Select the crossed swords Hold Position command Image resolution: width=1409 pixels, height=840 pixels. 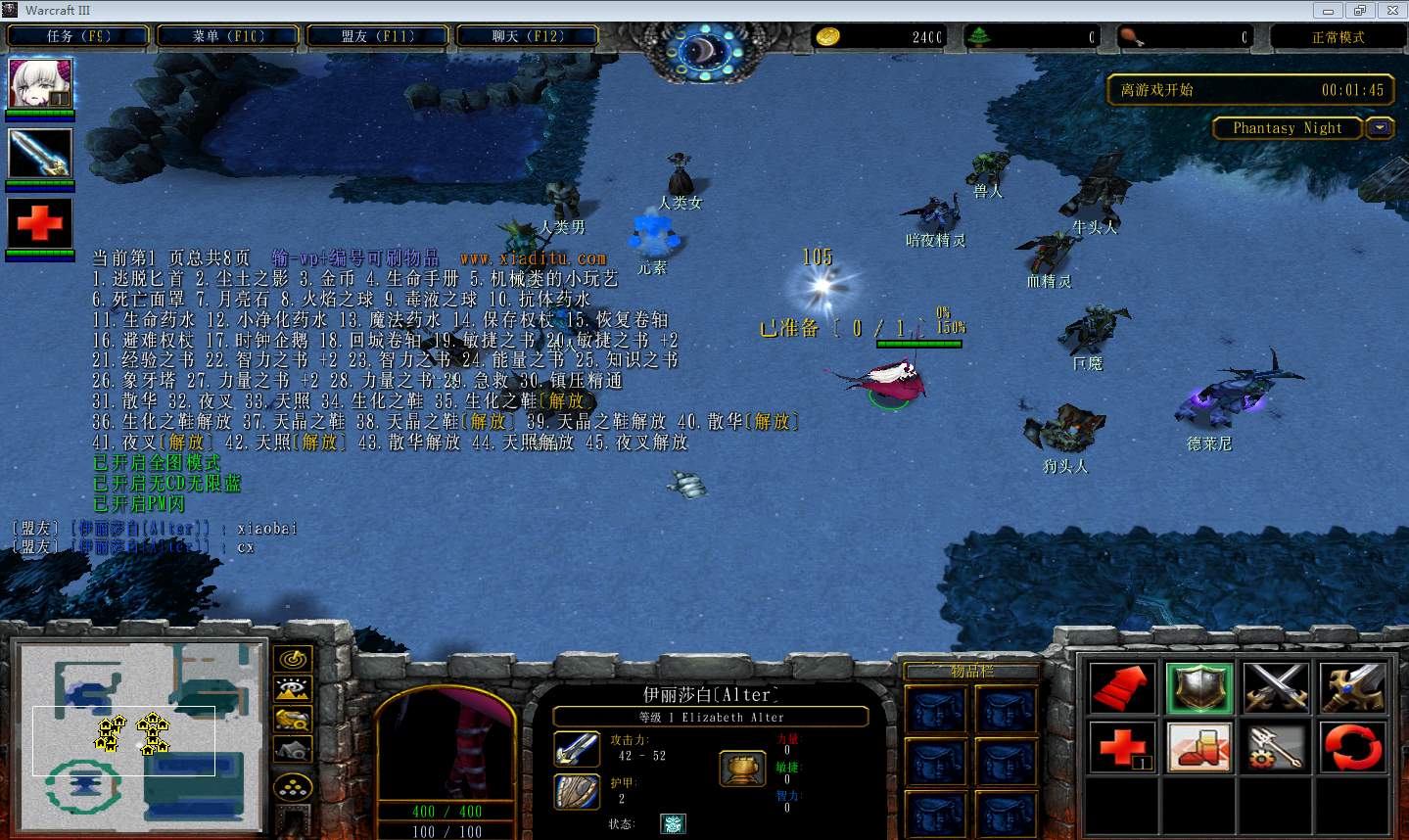(1276, 687)
